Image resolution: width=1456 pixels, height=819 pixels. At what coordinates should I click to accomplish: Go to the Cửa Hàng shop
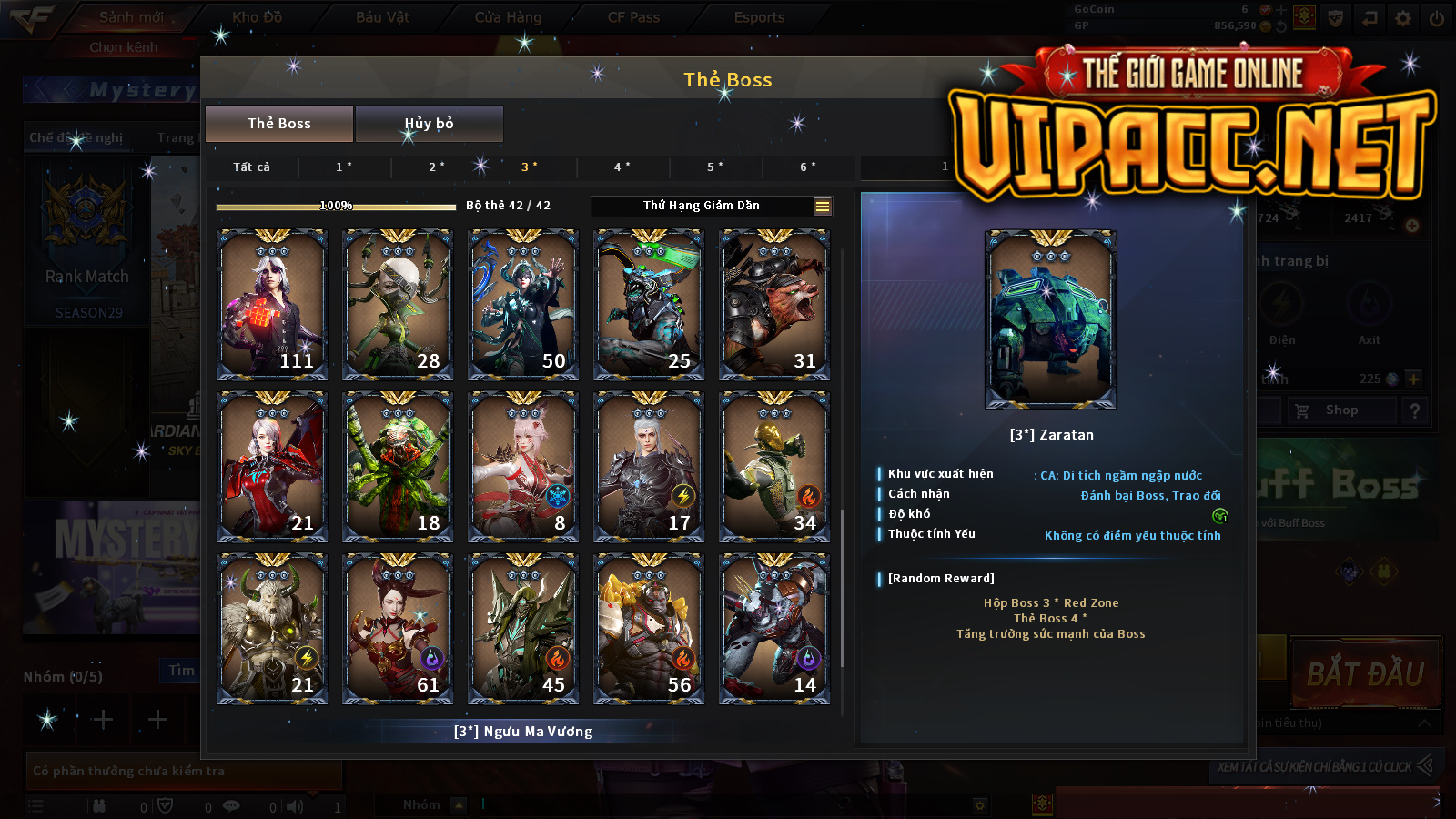508,17
